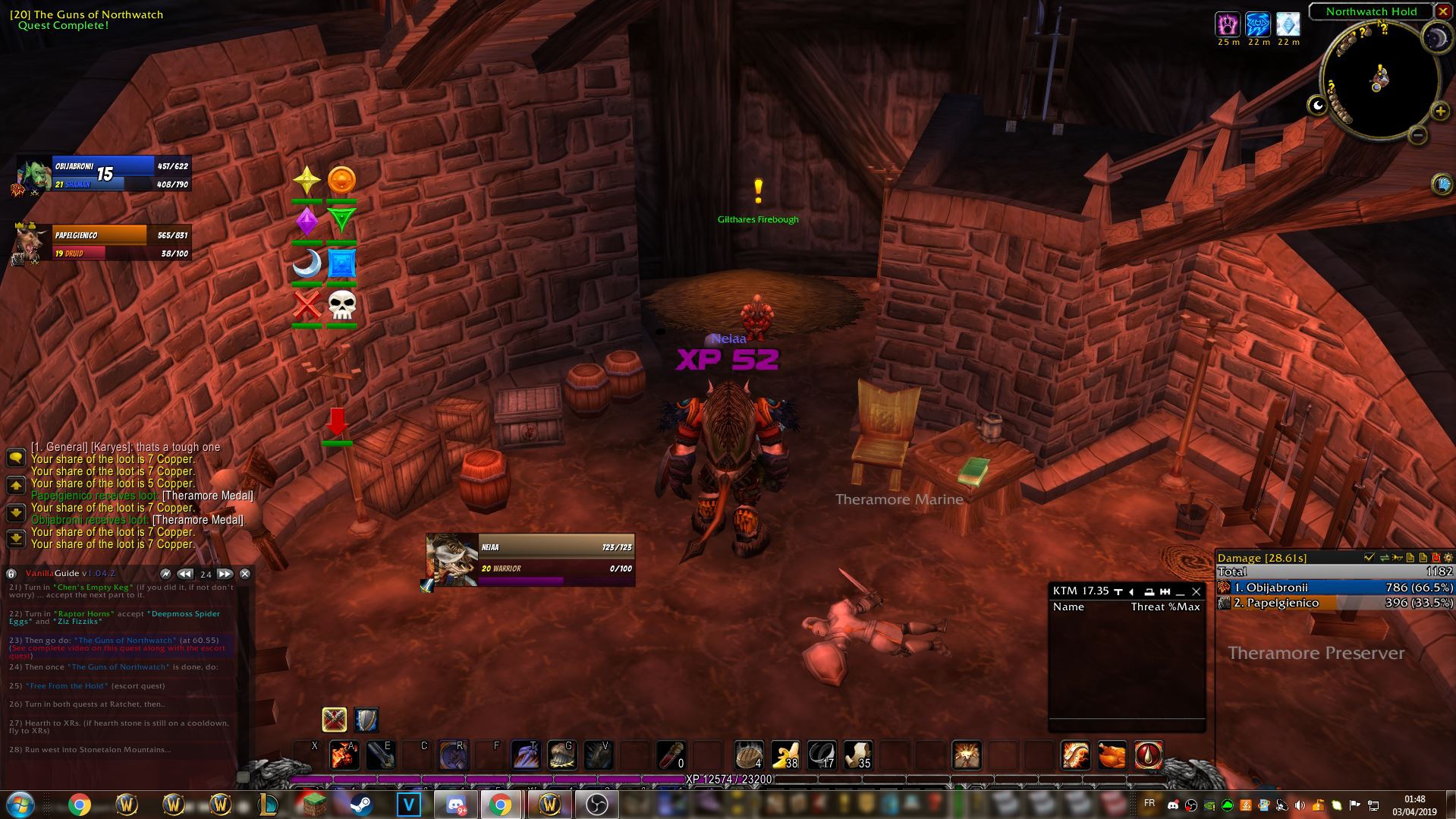
Task: Switch to the shield defensive stance
Action: (x=366, y=719)
